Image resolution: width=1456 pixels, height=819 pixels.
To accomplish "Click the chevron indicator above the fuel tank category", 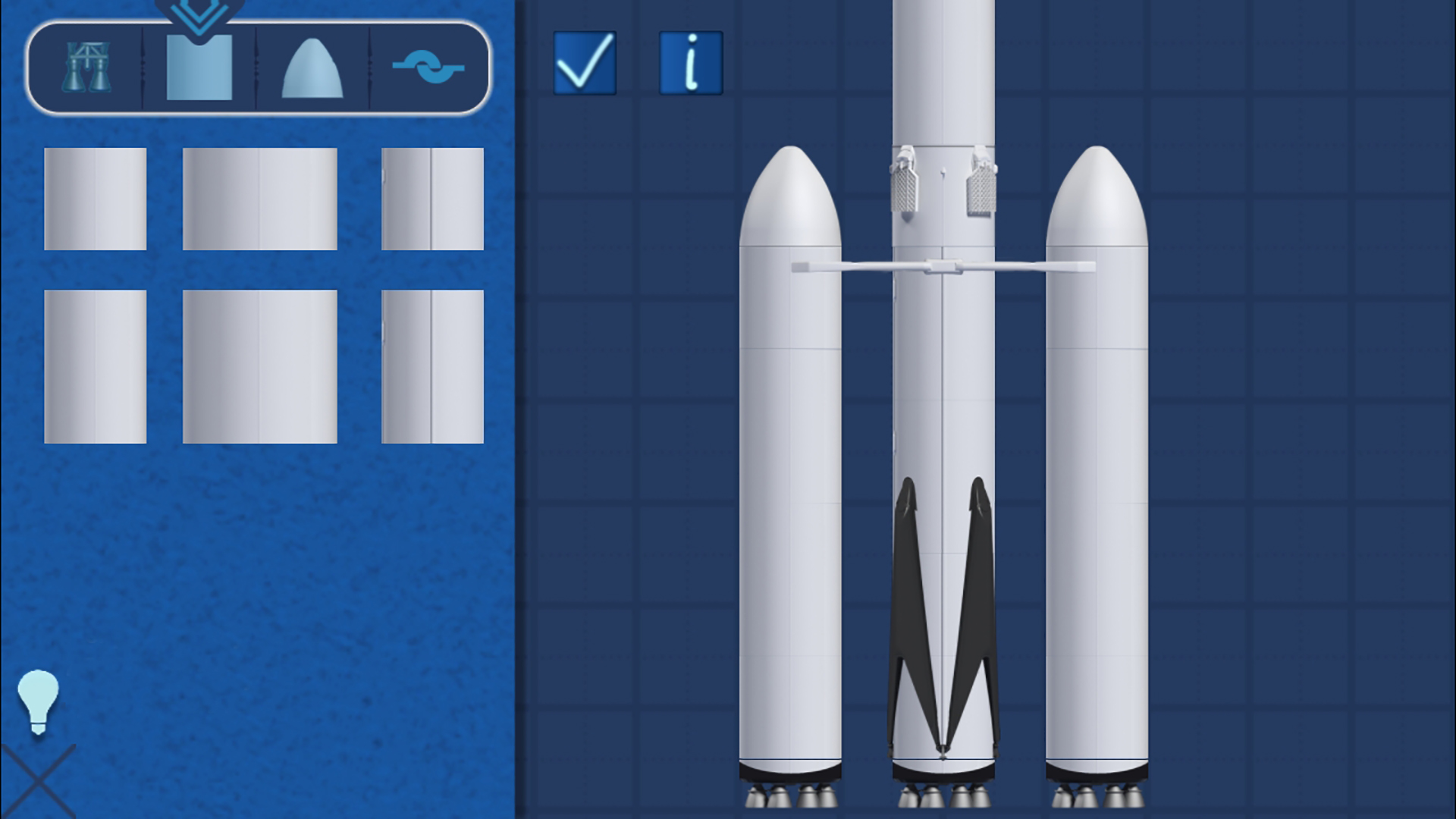I will pyautogui.click(x=197, y=14).
